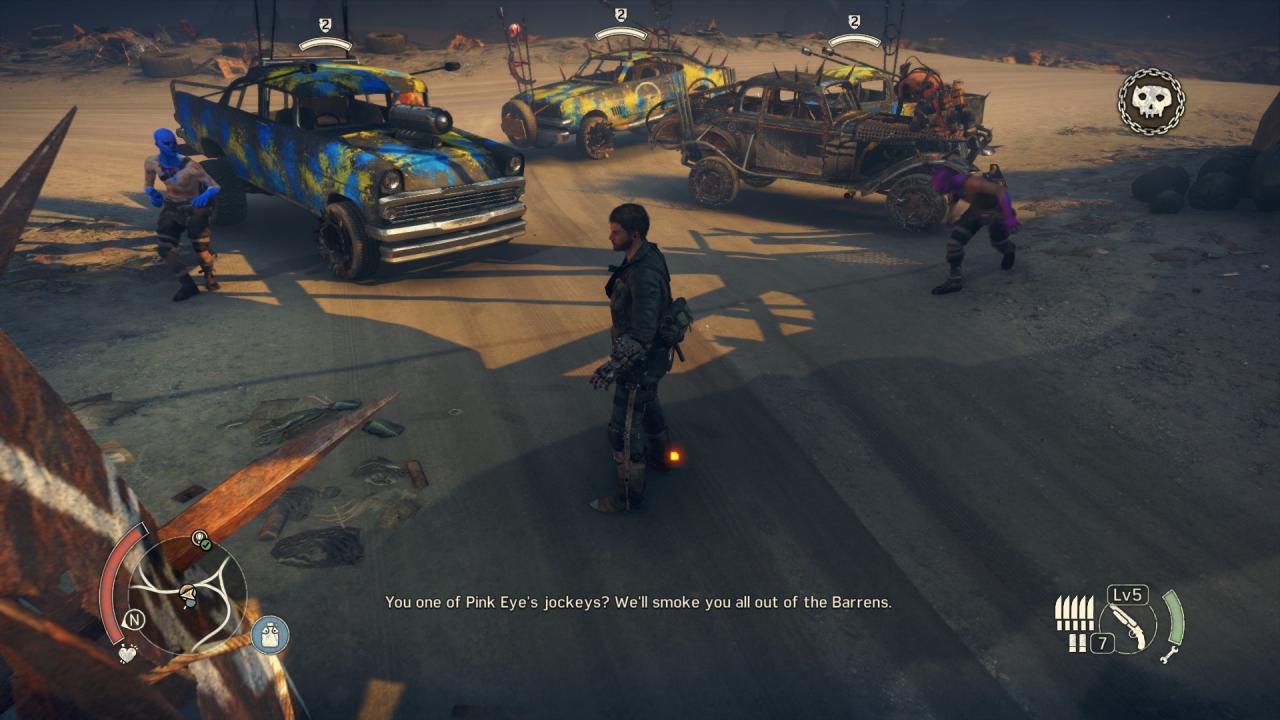Select the green checkmark marker on minimap
The height and width of the screenshot is (720, 1280).
click(201, 540)
